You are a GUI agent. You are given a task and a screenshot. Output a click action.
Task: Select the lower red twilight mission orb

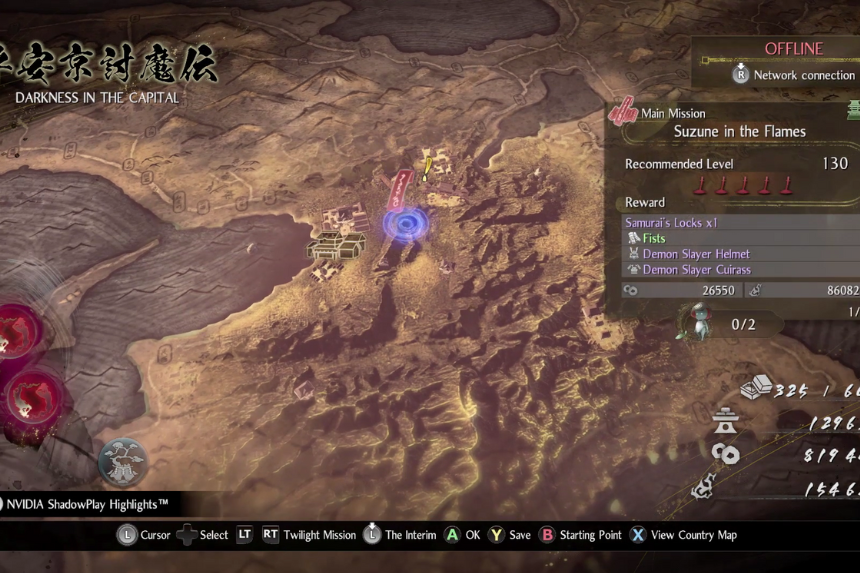pyautogui.click(x=33, y=398)
